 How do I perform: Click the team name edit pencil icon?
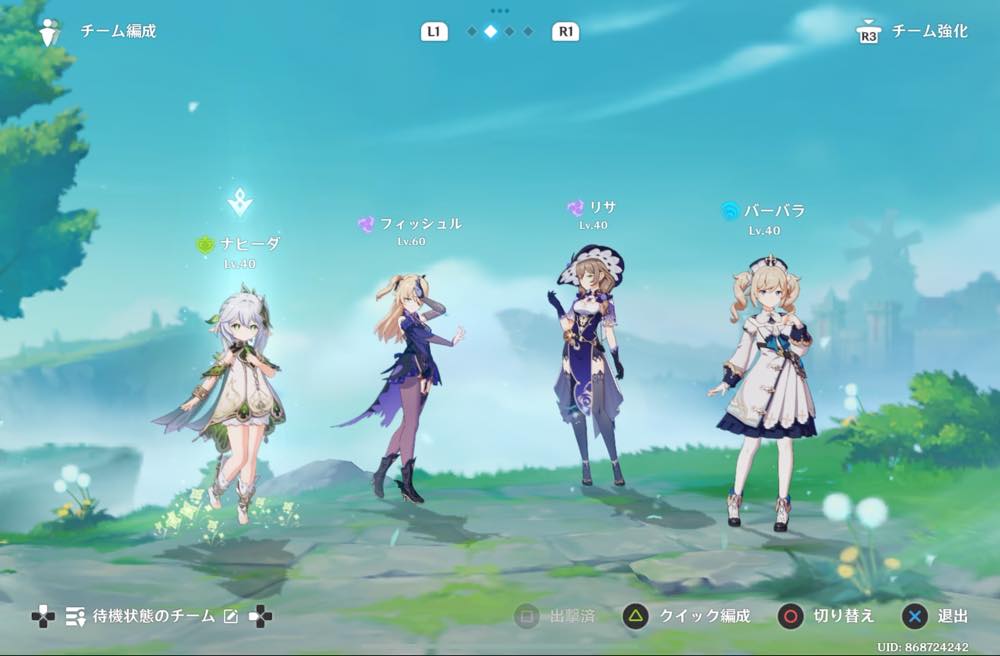(x=231, y=617)
